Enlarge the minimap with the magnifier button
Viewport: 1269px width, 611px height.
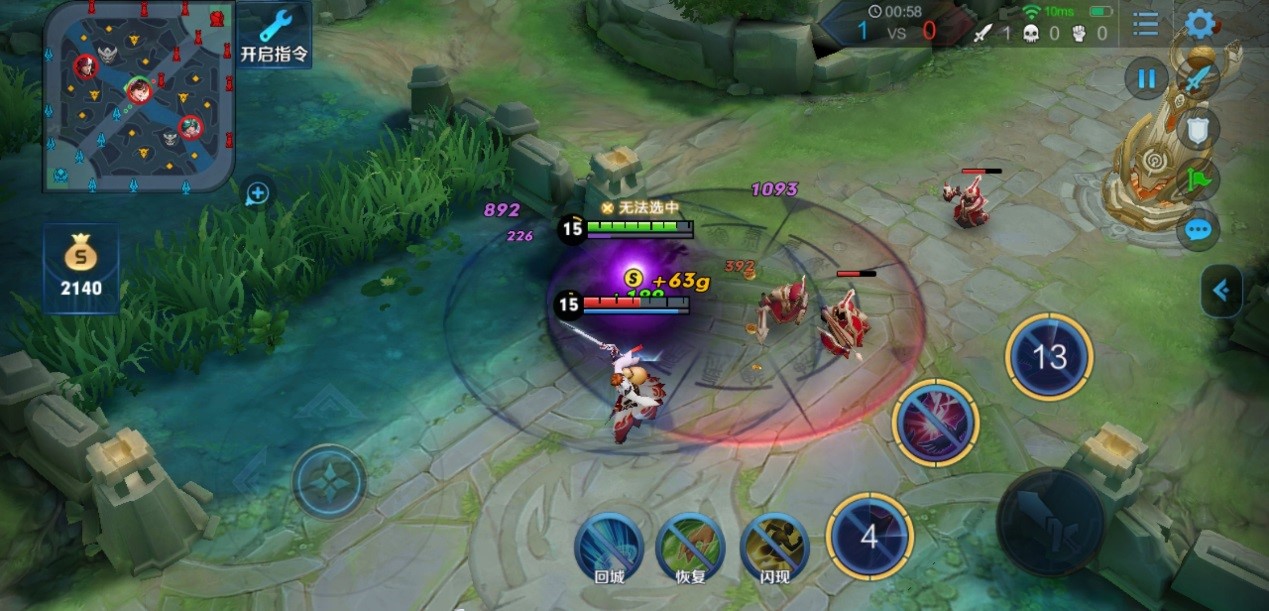point(257,193)
